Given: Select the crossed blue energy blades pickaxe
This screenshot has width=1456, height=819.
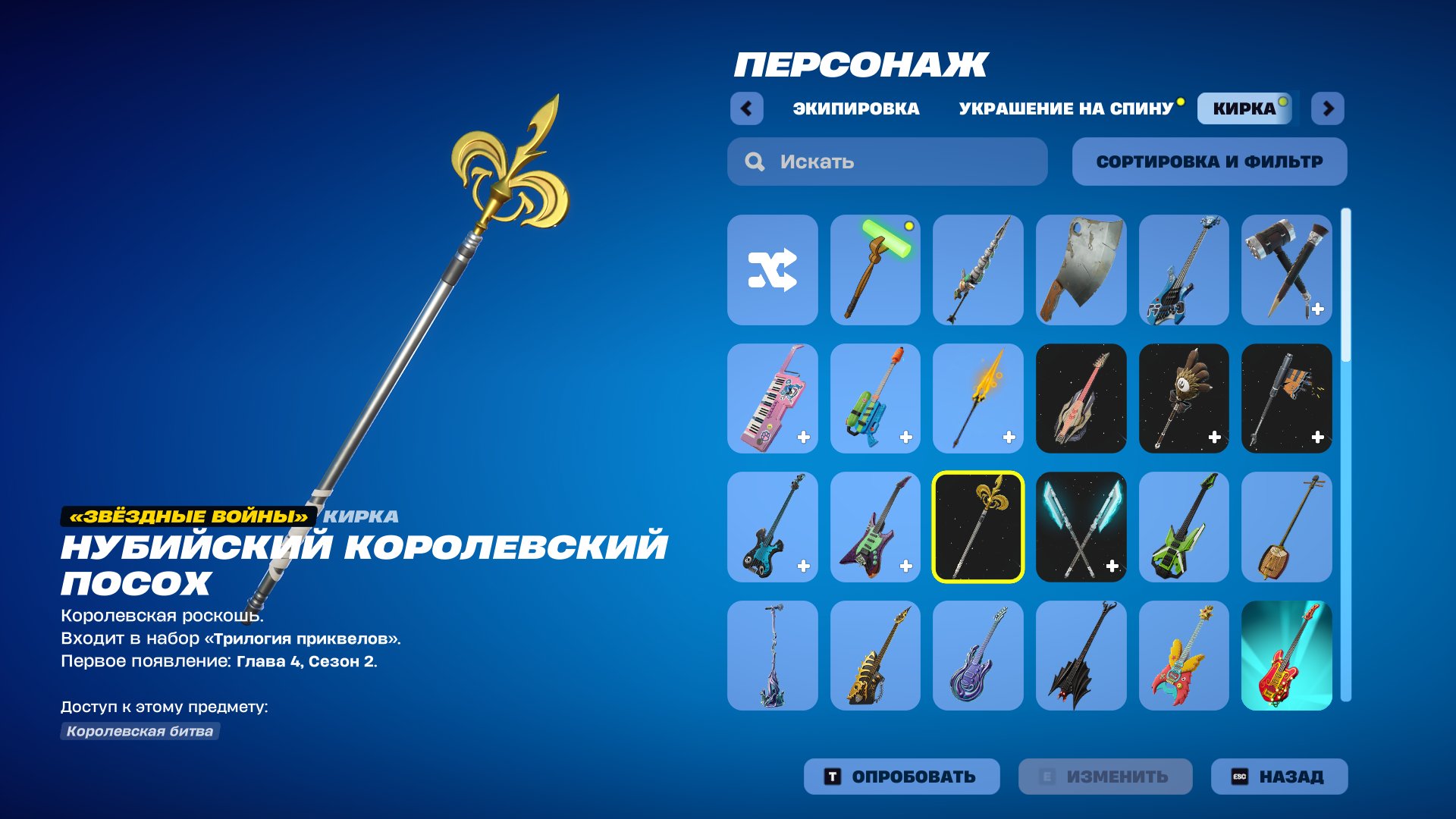Looking at the screenshot, I should (x=1081, y=527).
